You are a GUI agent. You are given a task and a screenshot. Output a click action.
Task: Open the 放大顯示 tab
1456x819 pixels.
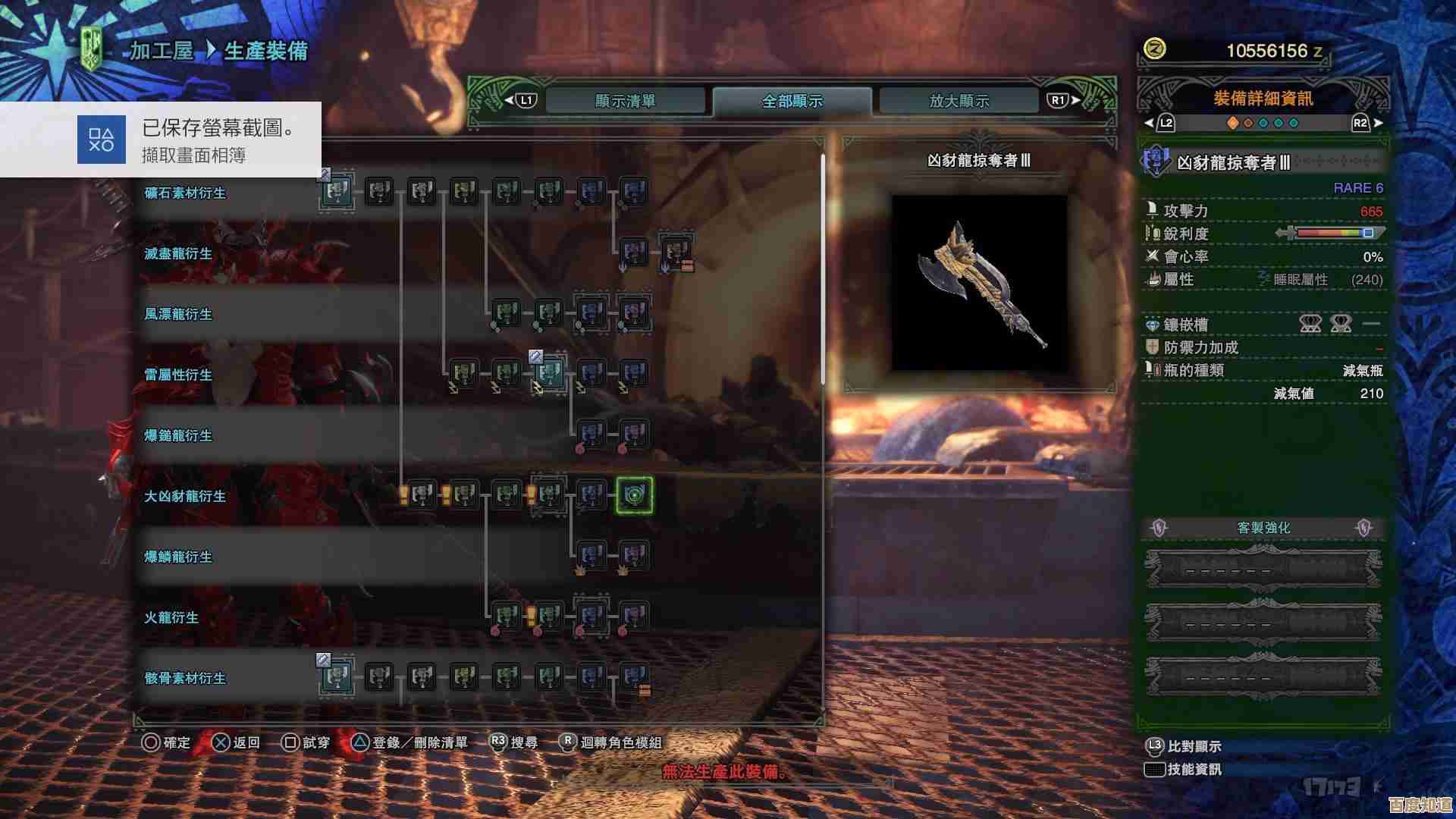click(959, 101)
